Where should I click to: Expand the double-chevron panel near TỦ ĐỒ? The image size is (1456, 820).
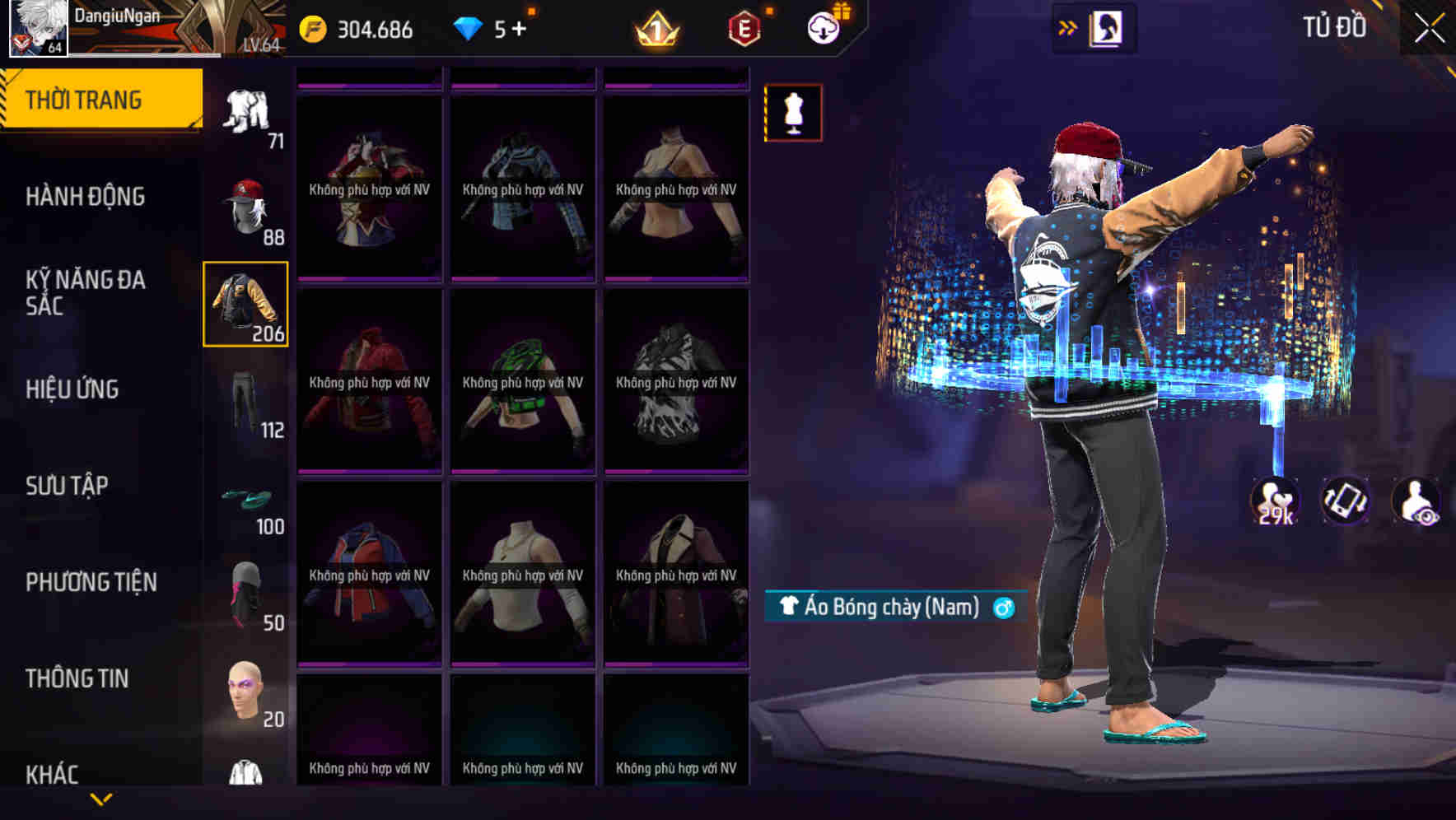click(x=1068, y=26)
